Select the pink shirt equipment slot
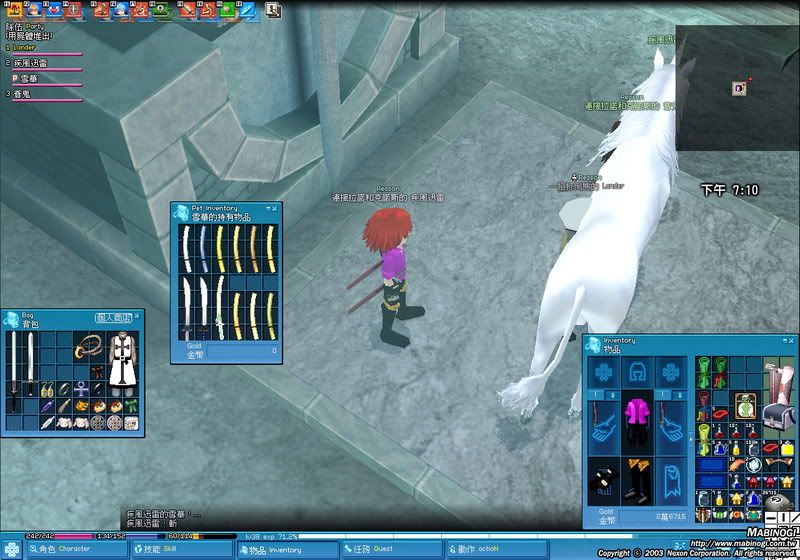This screenshot has height=560, width=800. [634, 413]
